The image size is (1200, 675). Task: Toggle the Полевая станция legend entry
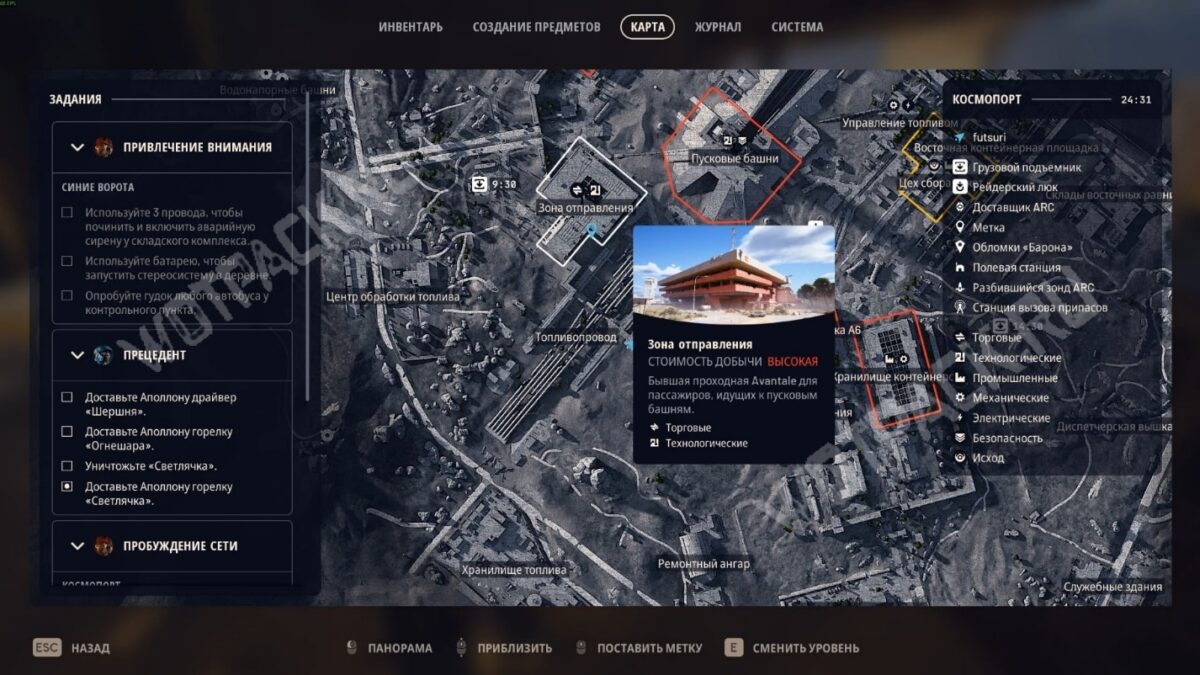coord(1015,268)
